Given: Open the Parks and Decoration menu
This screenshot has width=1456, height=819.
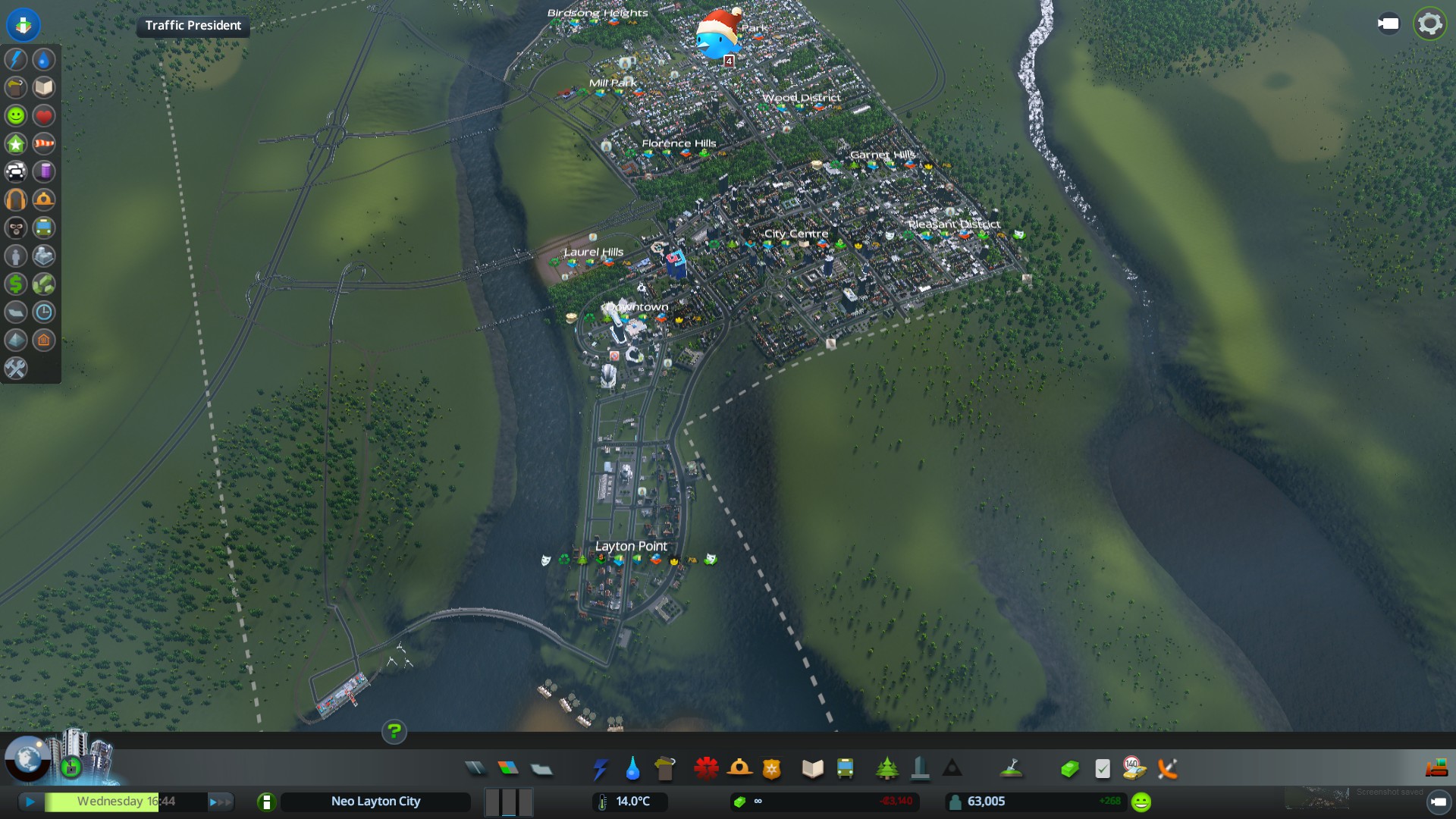Looking at the screenshot, I should [886, 769].
